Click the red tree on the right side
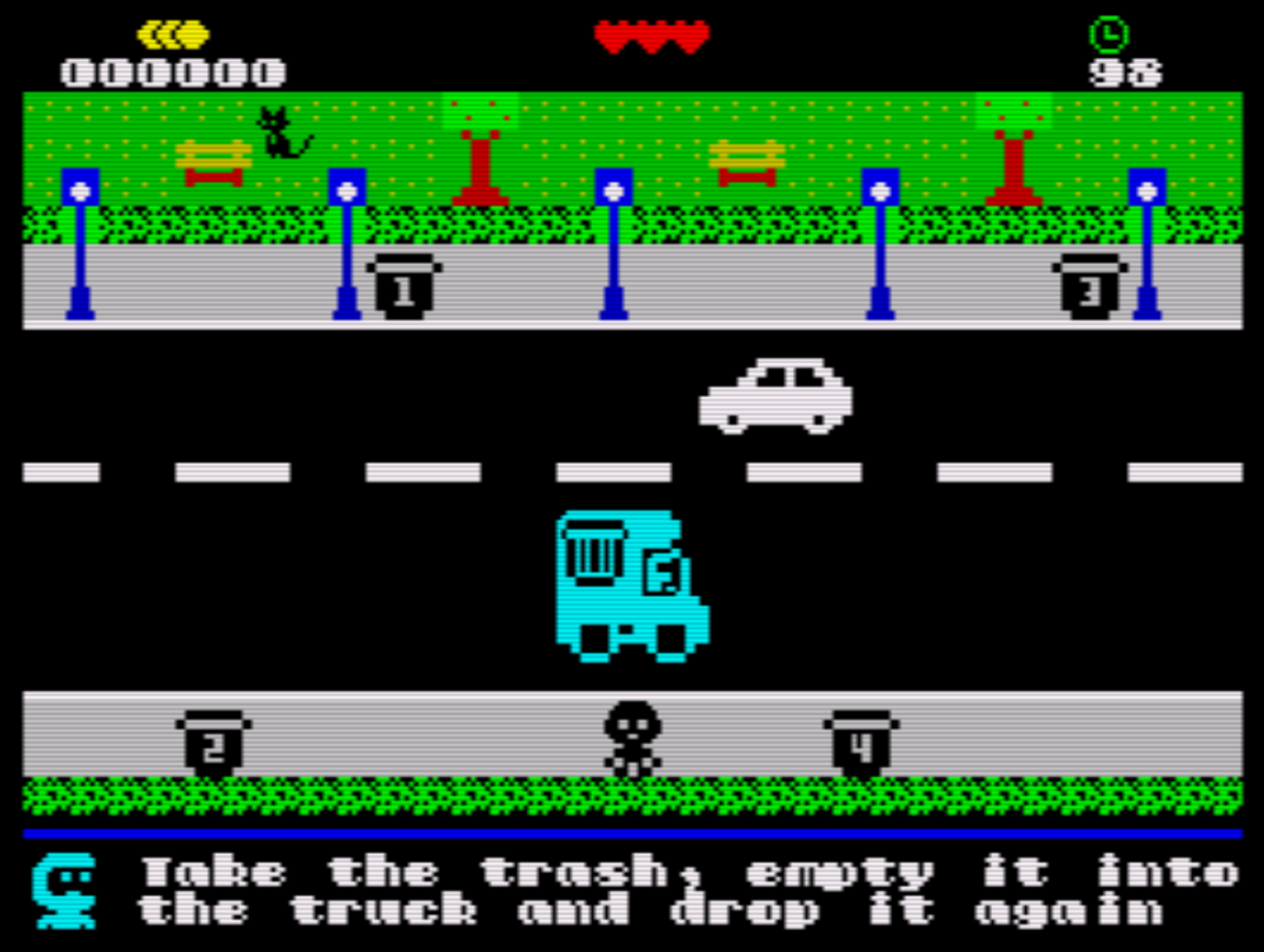 click(1012, 153)
